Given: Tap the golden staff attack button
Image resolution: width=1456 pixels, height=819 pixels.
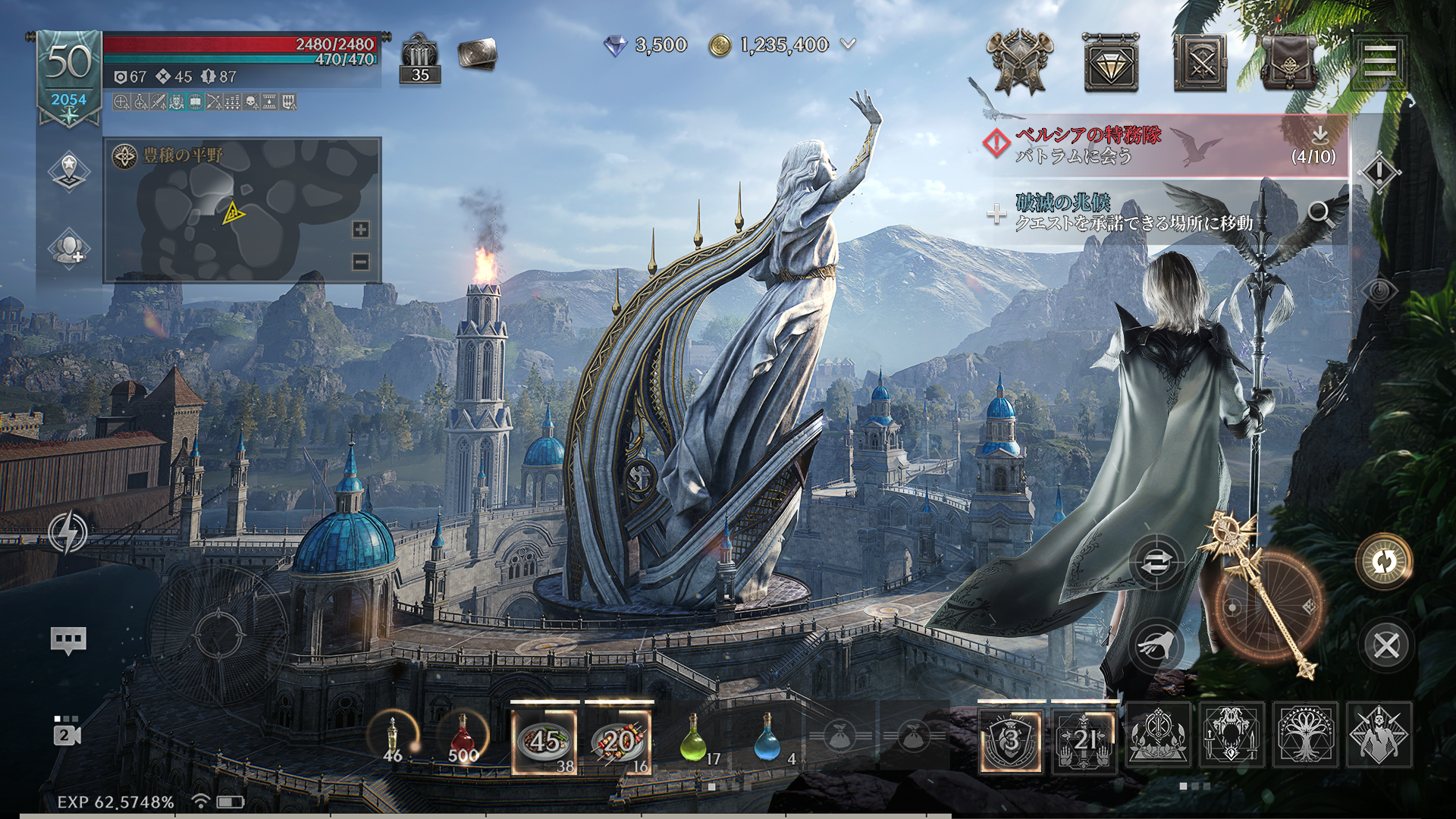Looking at the screenshot, I should coord(1268,607).
